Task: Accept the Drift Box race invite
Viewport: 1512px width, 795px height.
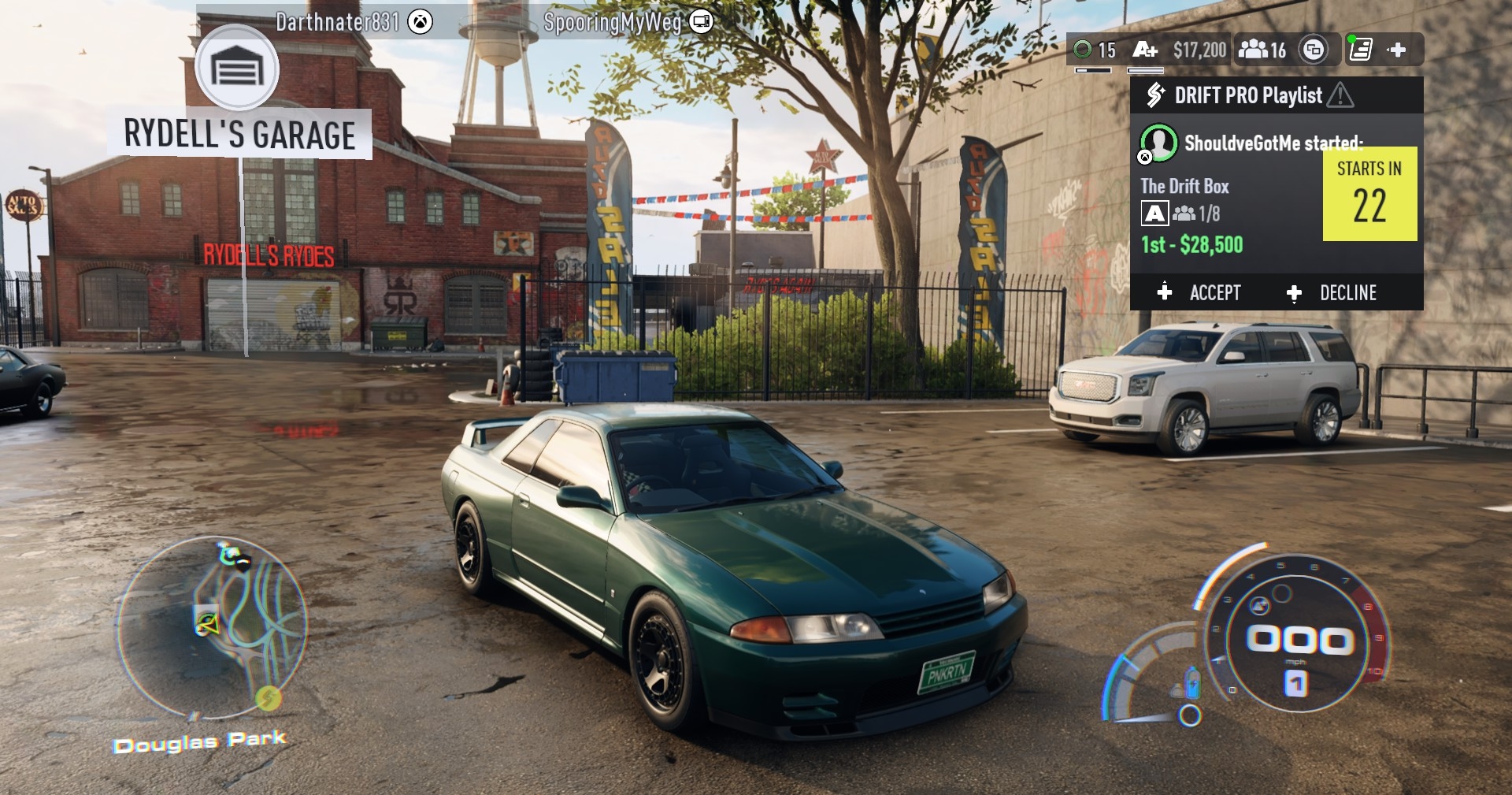Action: pyautogui.click(x=1200, y=293)
